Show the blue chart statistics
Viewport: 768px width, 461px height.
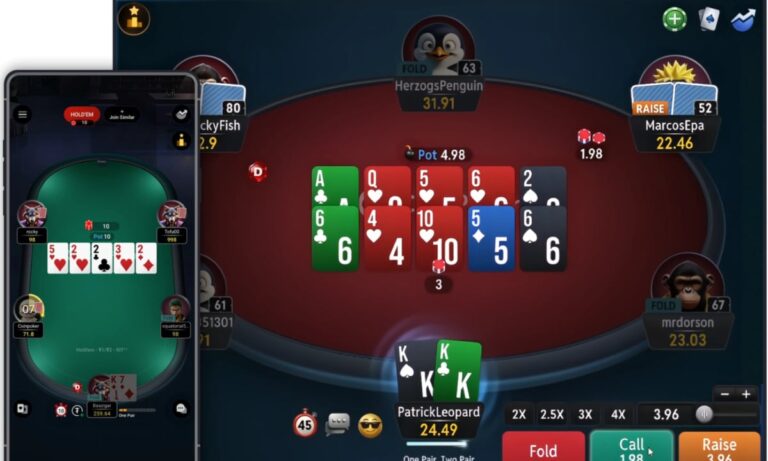tap(742, 19)
